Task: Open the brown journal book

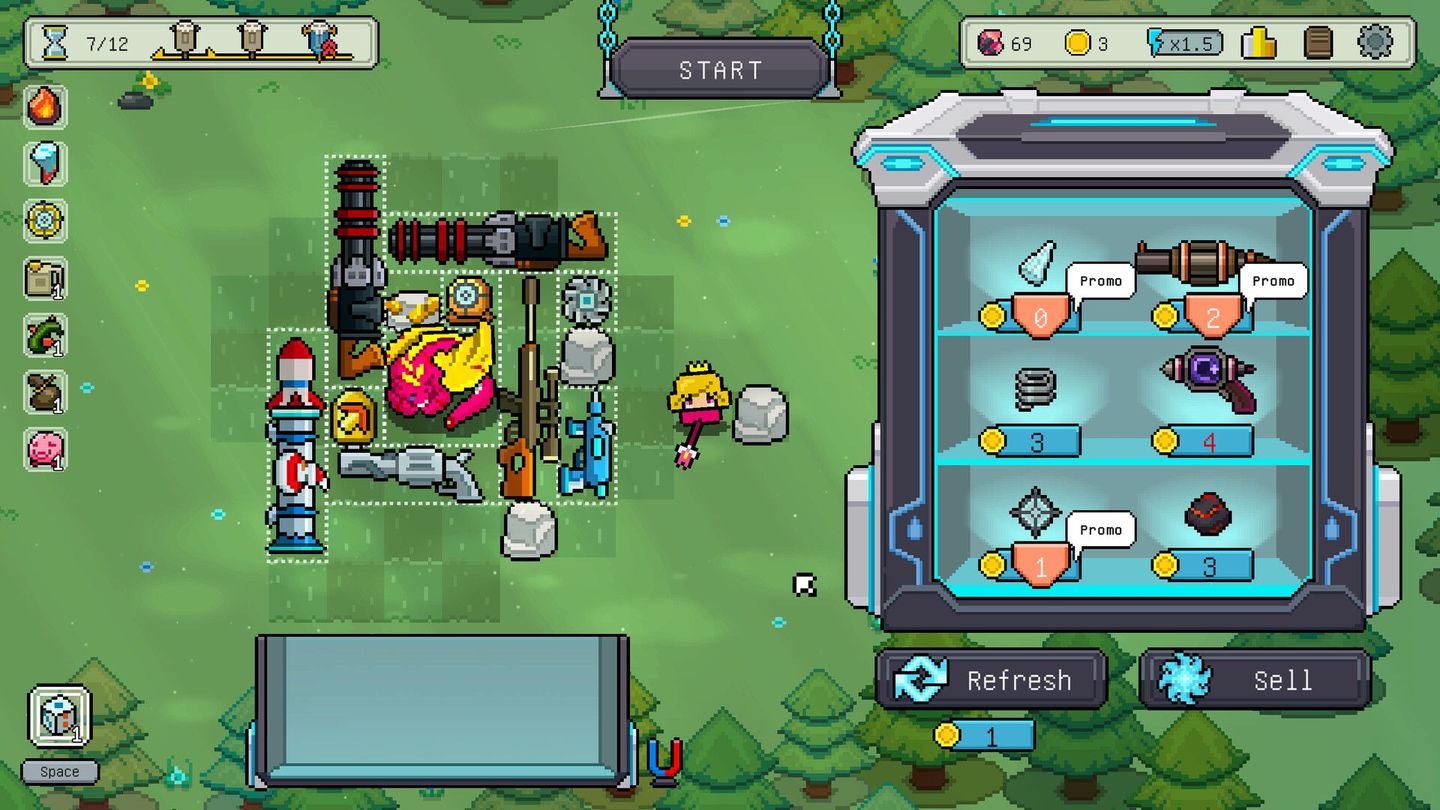Action: point(1319,43)
